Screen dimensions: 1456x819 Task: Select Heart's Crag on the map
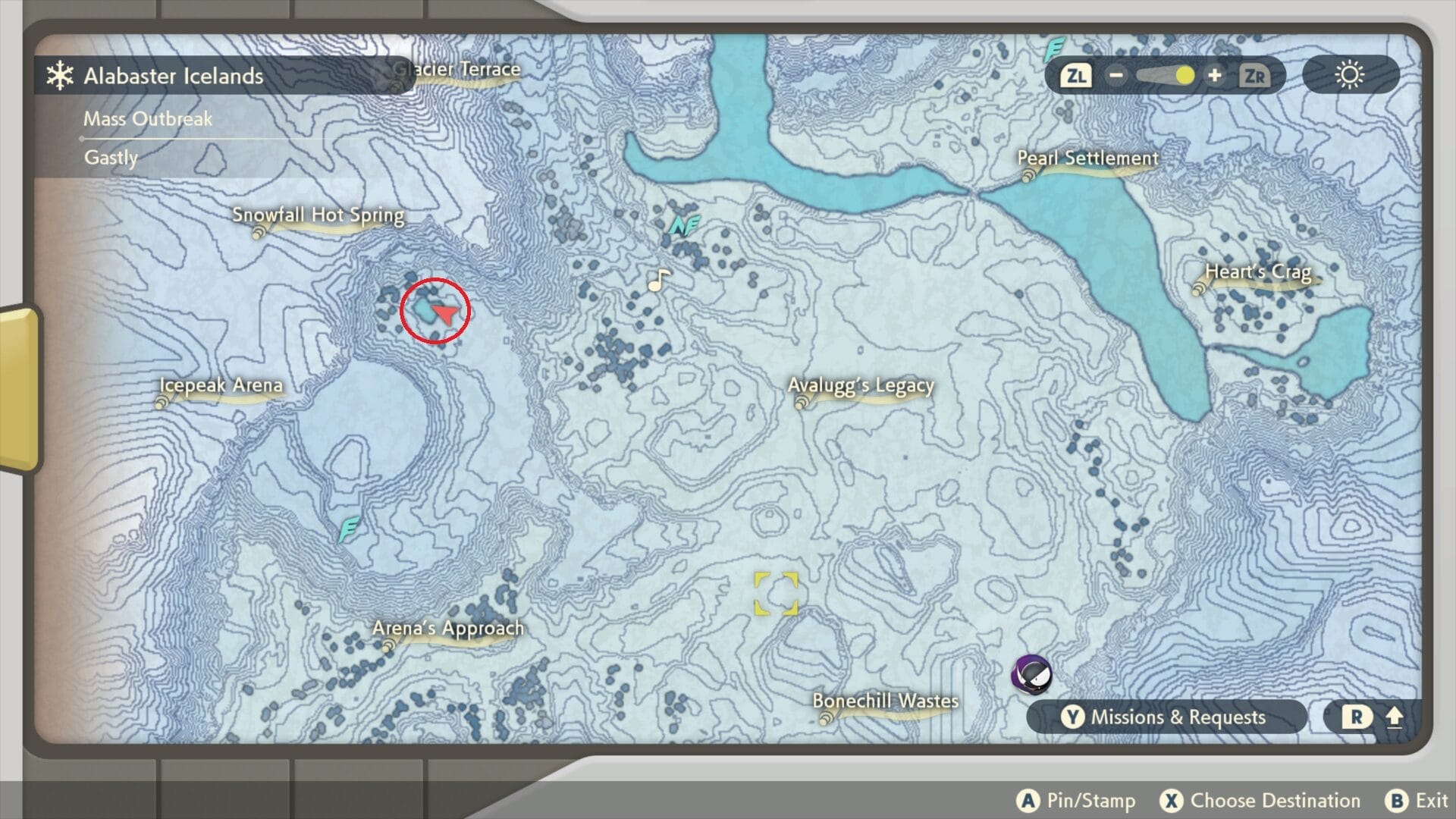tap(1257, 272)
